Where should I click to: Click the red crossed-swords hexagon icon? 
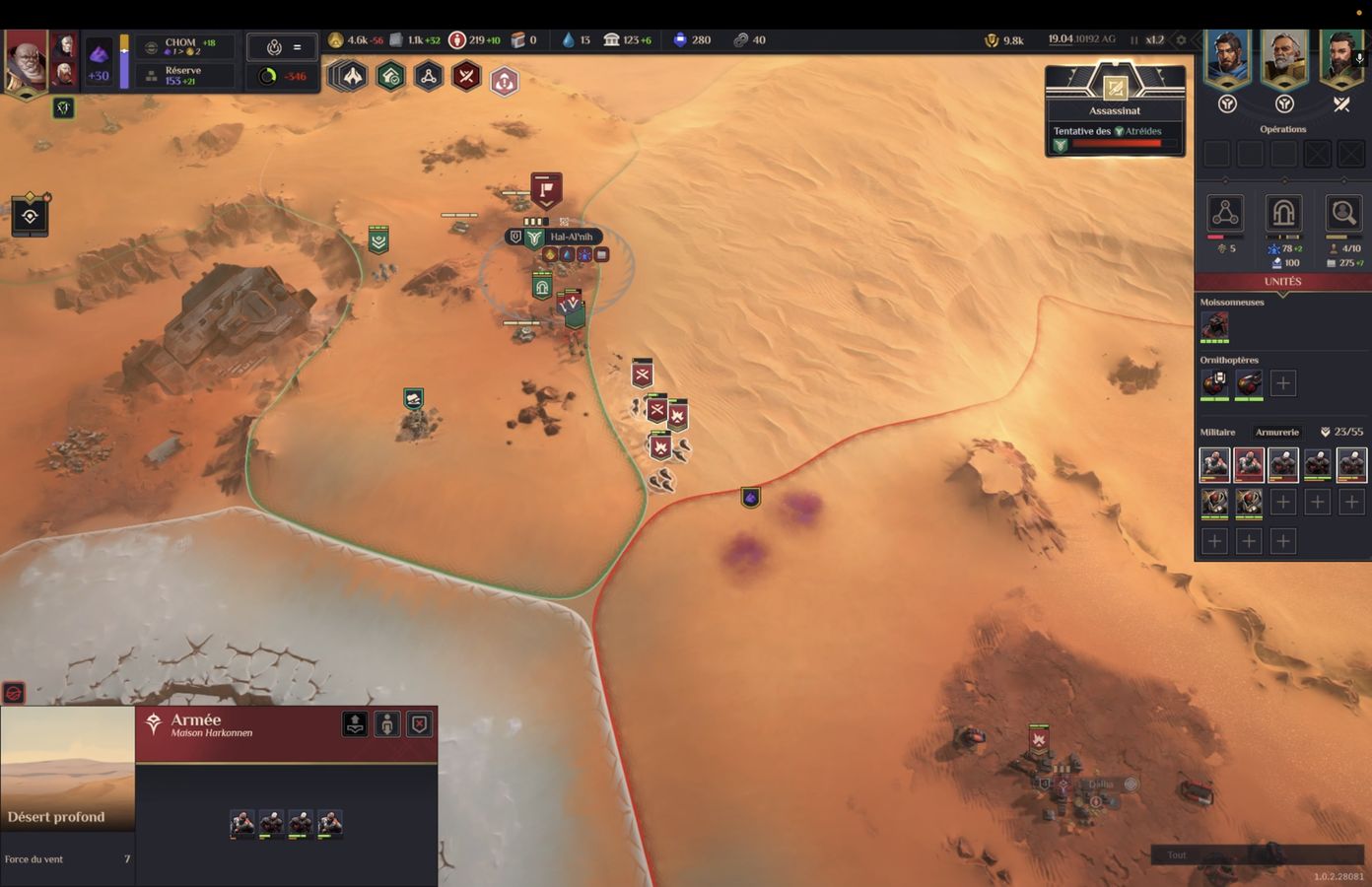466,77
